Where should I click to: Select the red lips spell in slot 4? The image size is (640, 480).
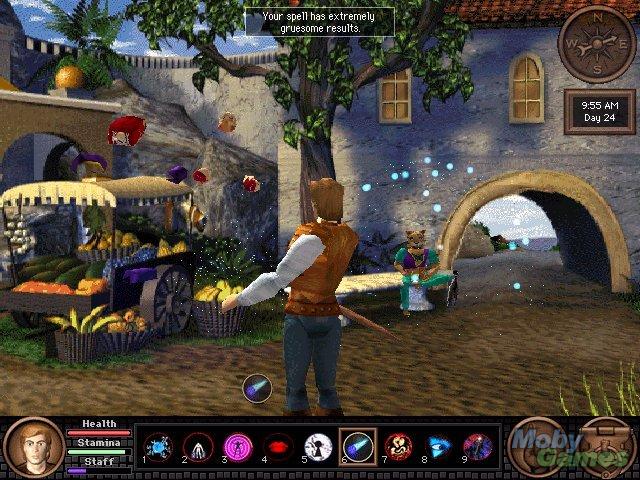click(x=279, y=446)
